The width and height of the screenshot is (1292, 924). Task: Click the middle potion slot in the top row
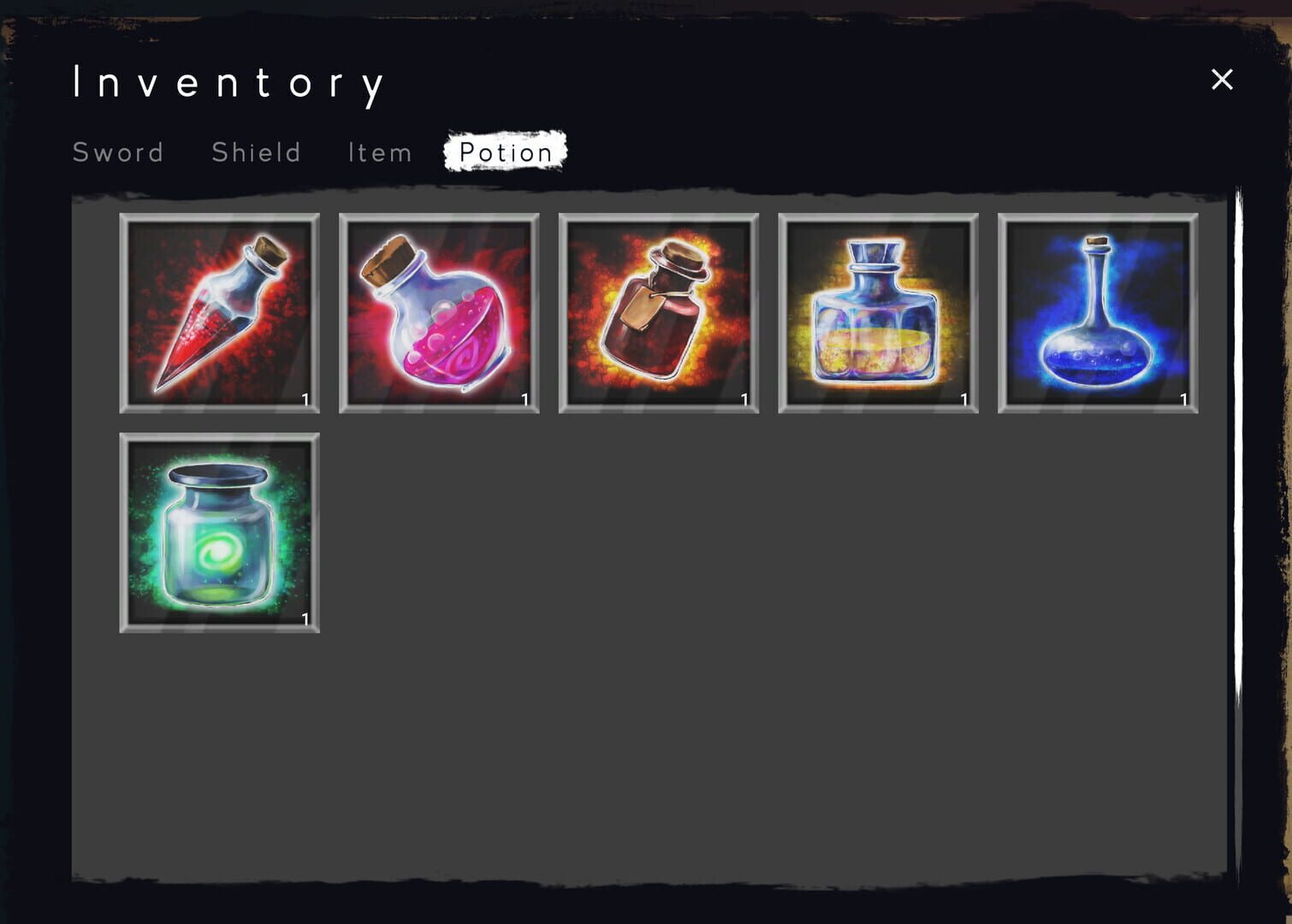tap(659, 313)
